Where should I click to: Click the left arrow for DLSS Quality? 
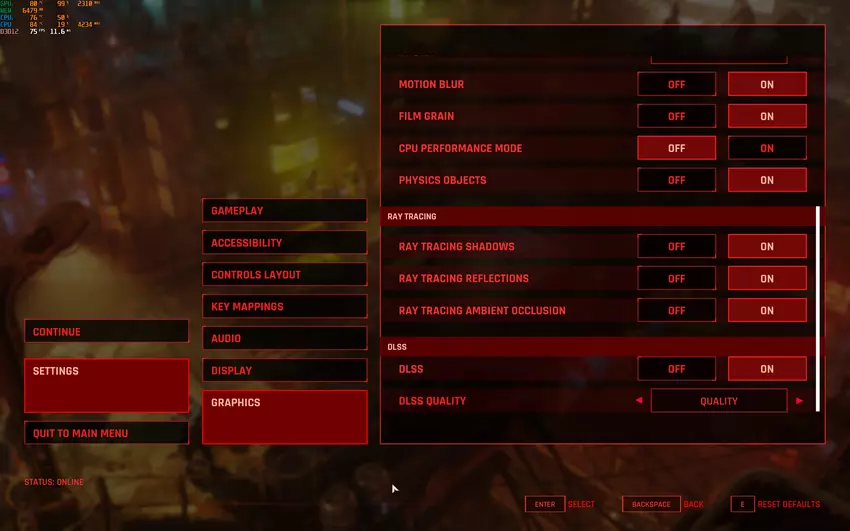[x=639, y=401]
